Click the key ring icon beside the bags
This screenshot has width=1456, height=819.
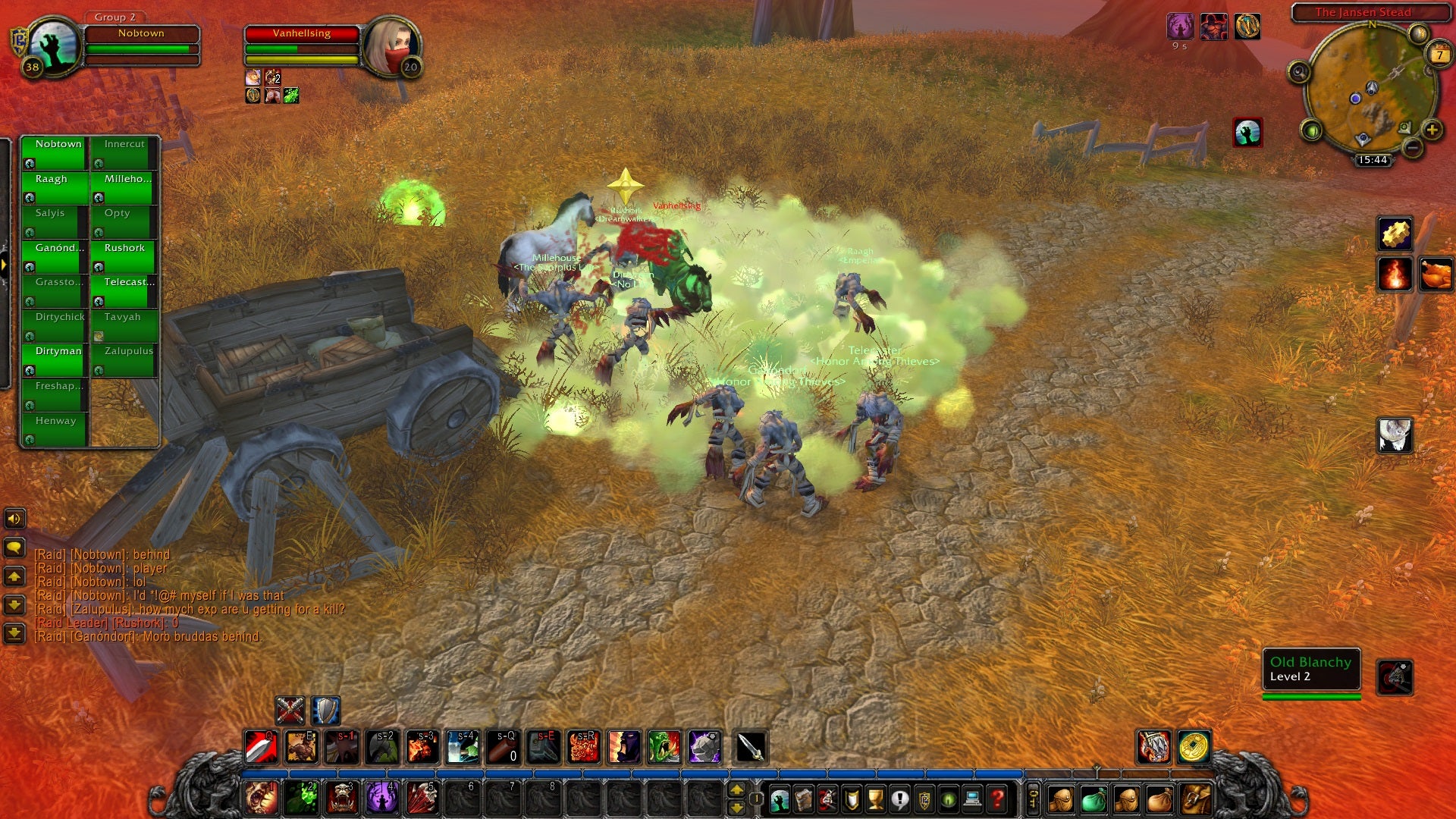click(x=1033, y=799)
